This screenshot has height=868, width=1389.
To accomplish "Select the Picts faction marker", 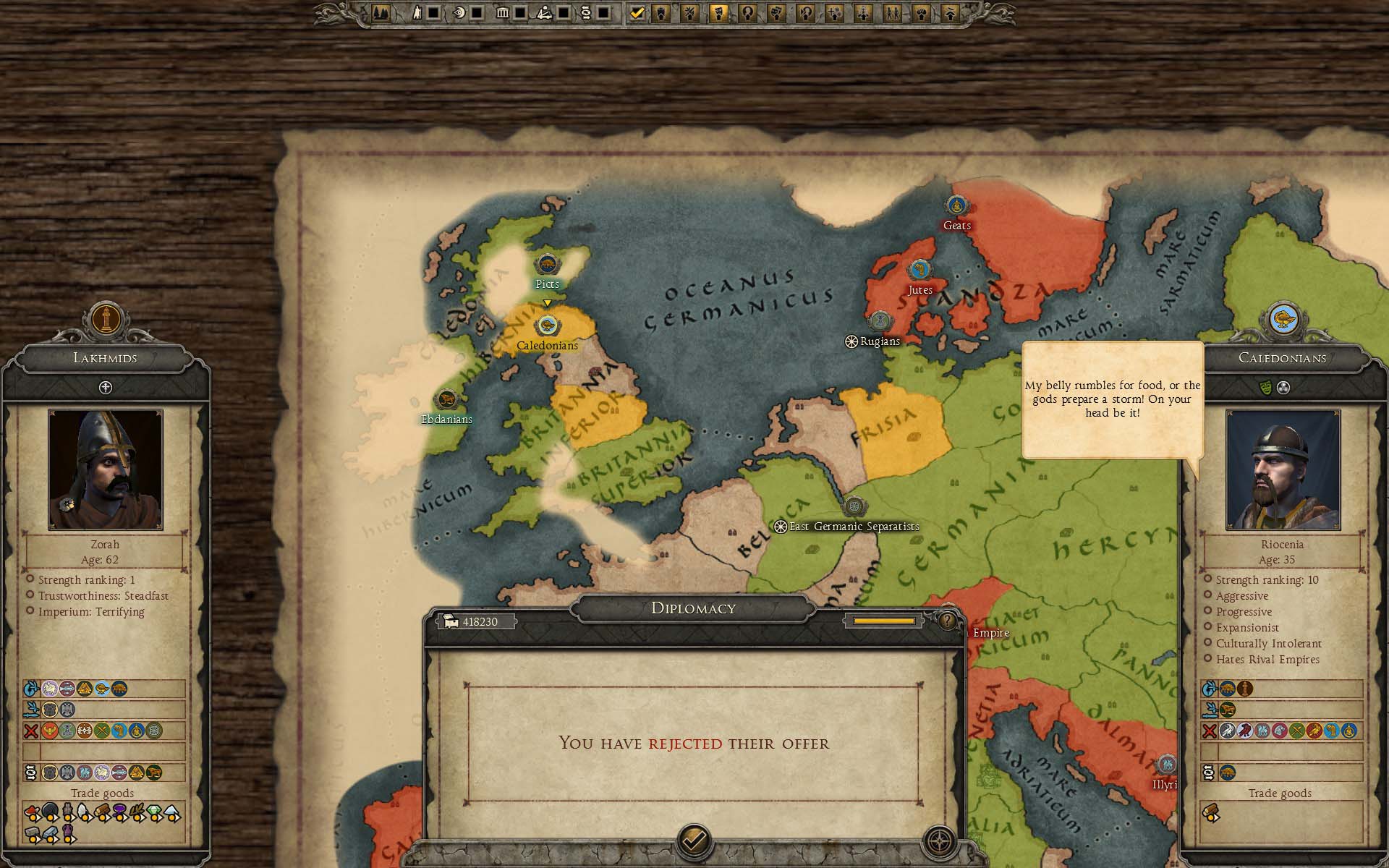I will point(547,265).
